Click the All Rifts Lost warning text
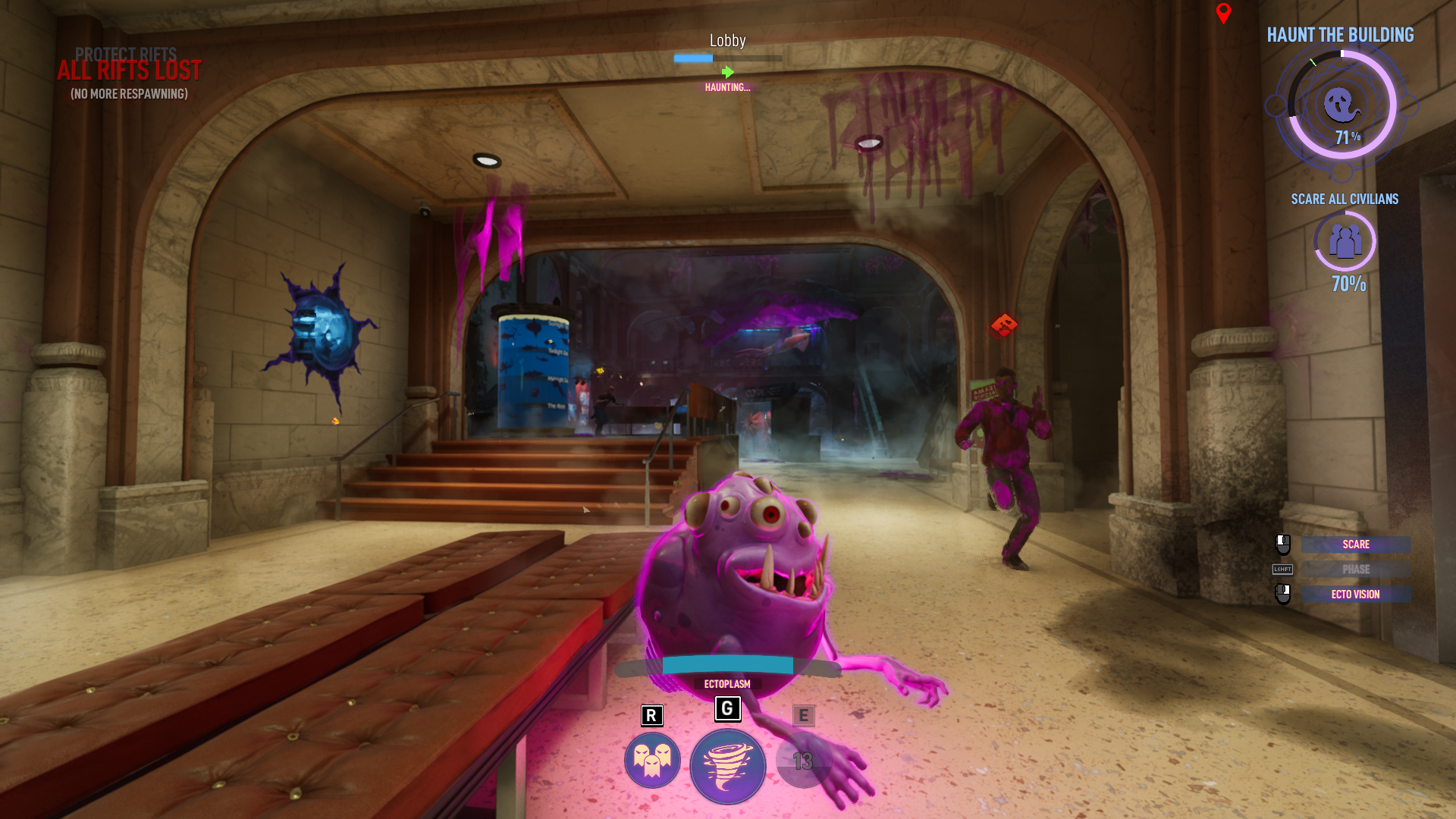 pos(130,71)
